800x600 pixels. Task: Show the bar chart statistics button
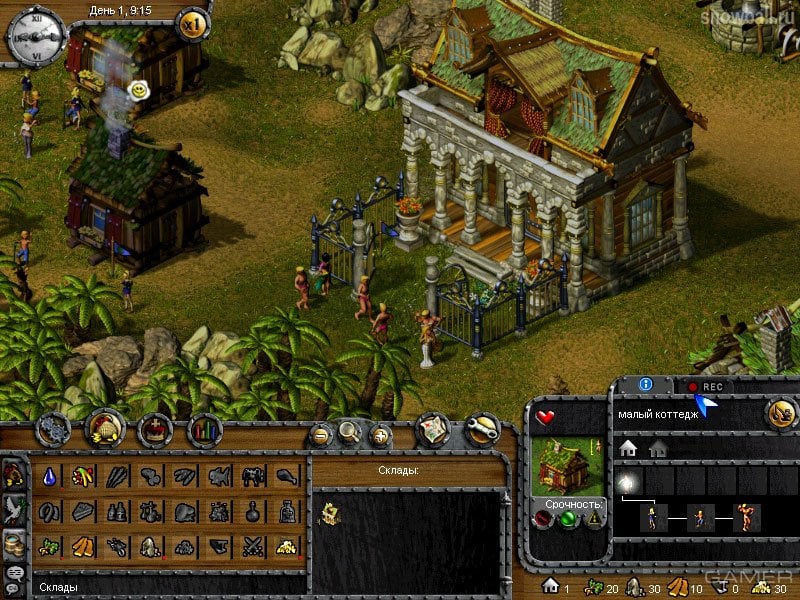(x=205, y=431)
